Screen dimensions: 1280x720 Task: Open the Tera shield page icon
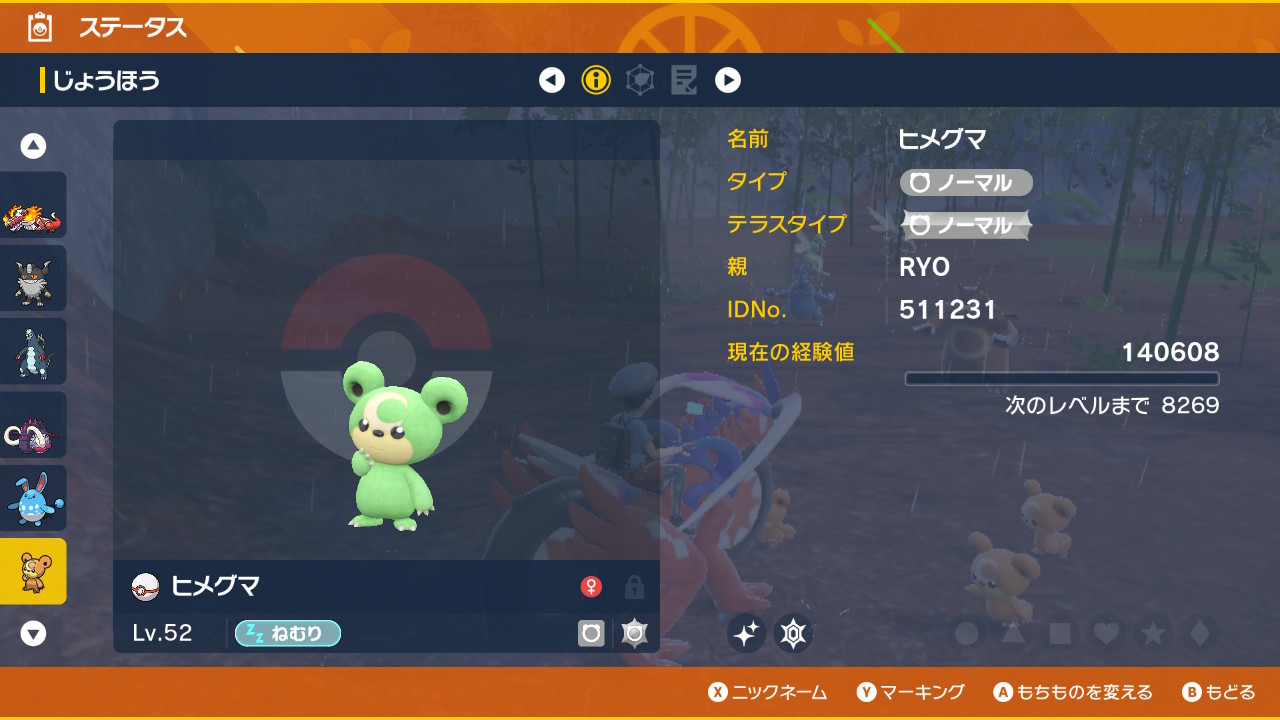pyautogui.click(x=639, y=80)
